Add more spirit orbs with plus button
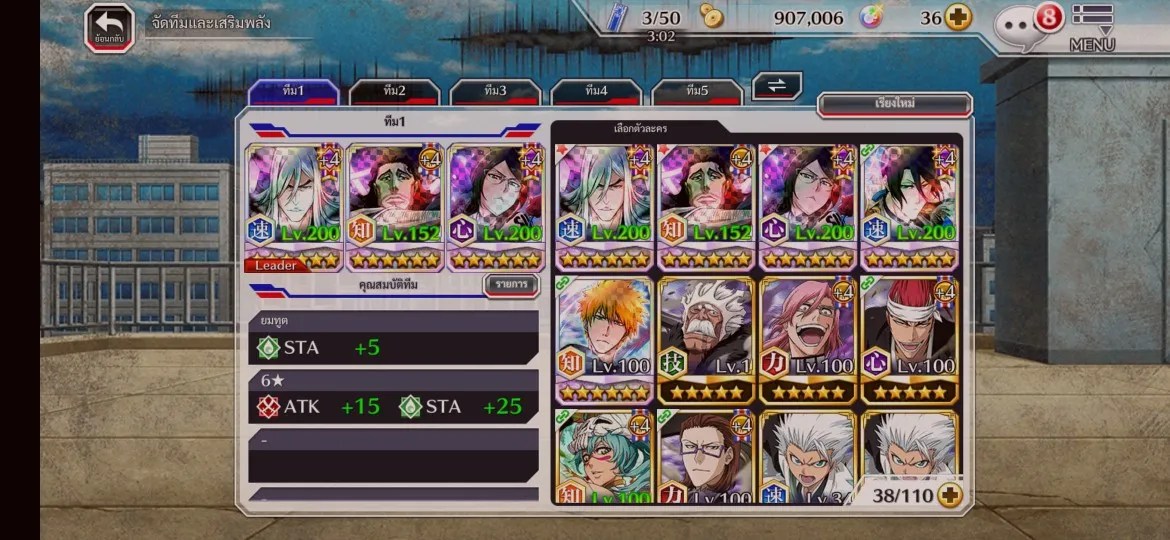The image size is (1170, 540). (x=959, y=18)
